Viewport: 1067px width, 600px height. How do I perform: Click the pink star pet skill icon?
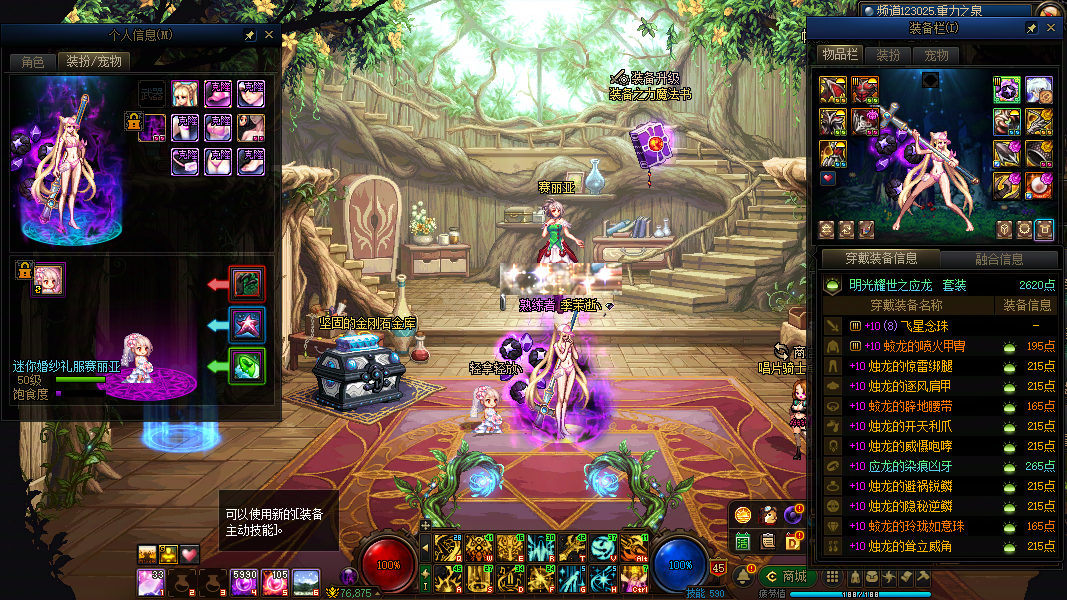[246, 324]
